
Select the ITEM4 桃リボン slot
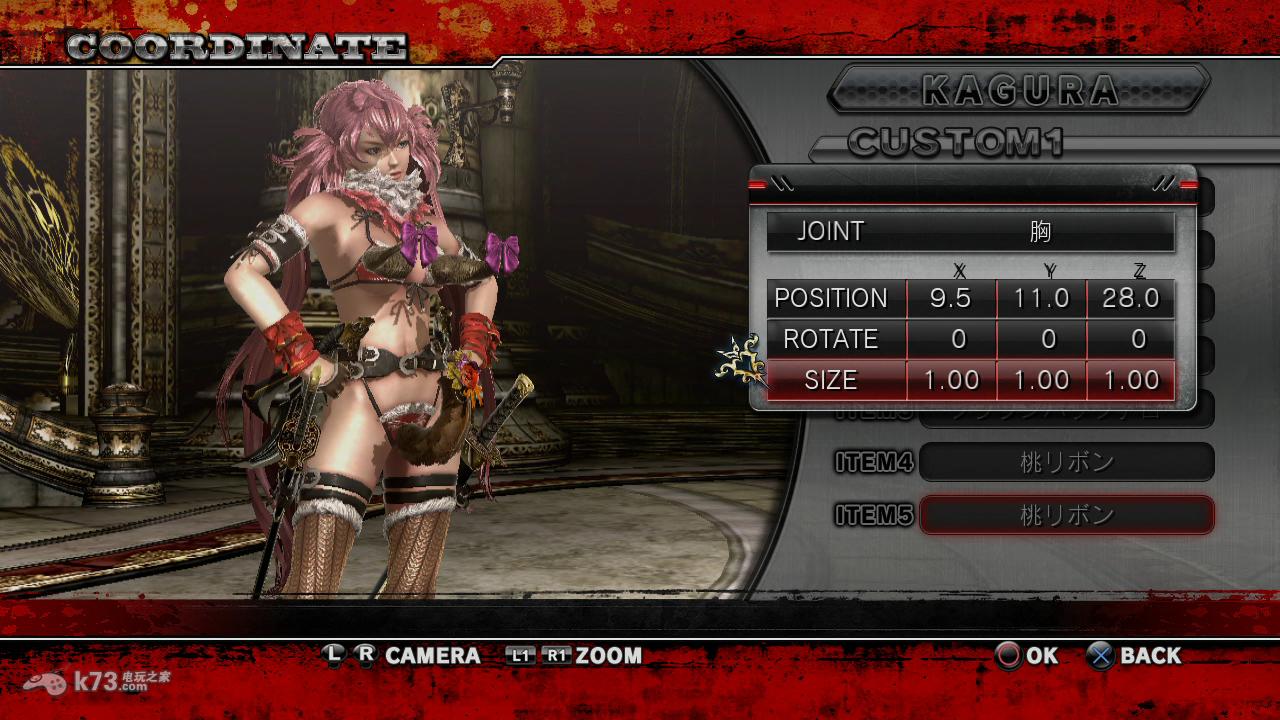tap(1066, 462)
